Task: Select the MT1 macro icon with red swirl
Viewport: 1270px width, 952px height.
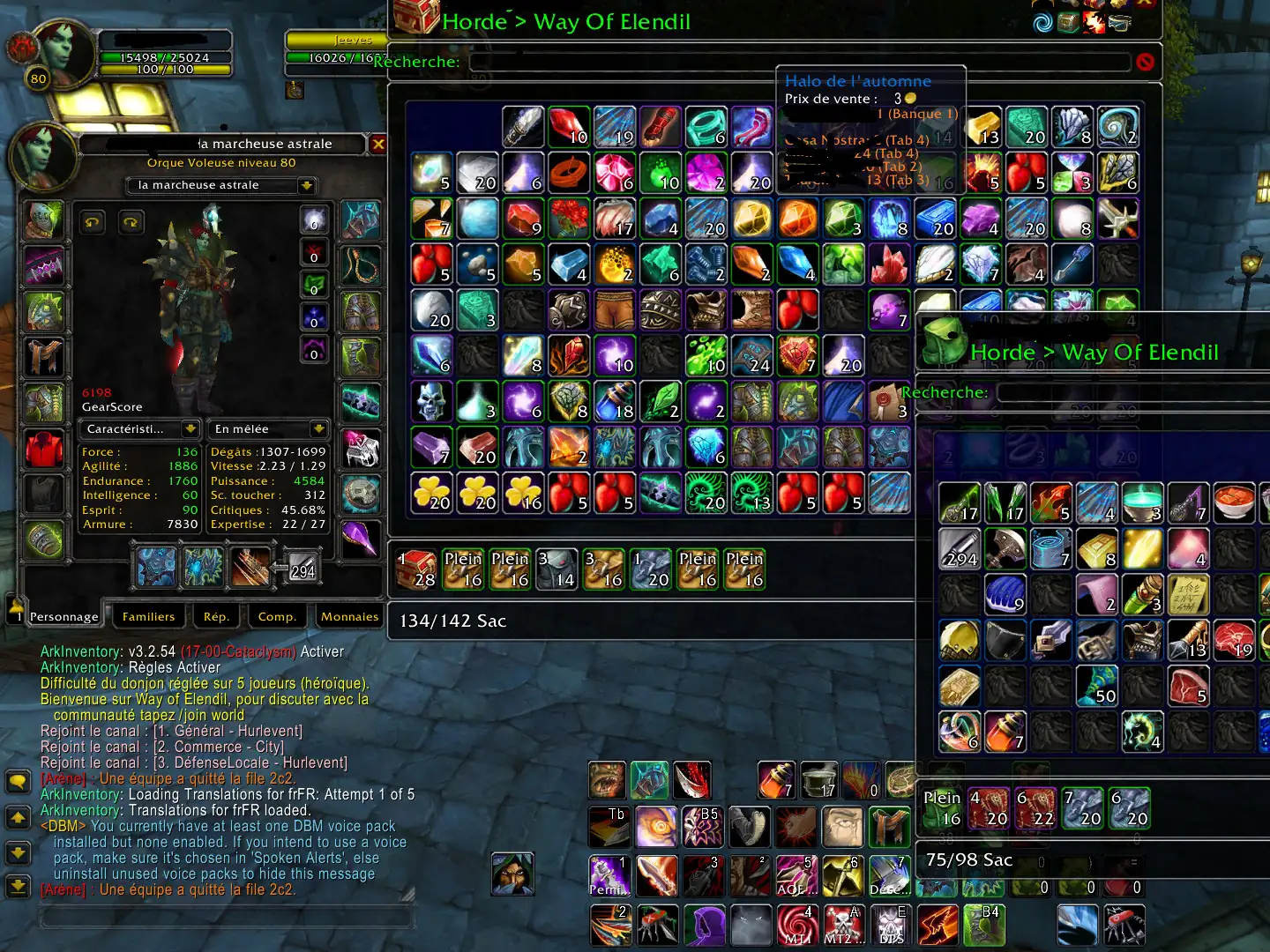Action: click(796, 925)
